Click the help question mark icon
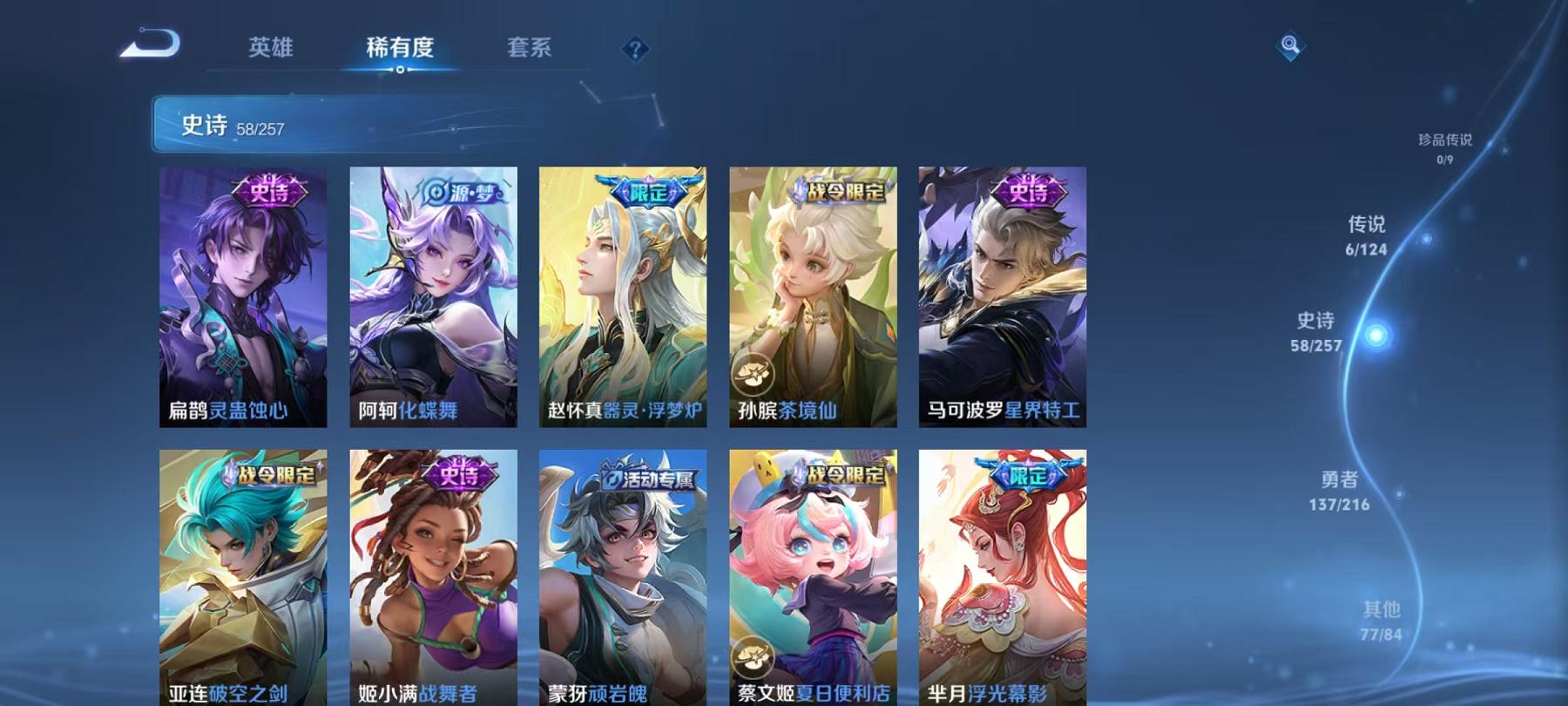Viewport: 1568px width, 706px height. click(x=635, y=49)
